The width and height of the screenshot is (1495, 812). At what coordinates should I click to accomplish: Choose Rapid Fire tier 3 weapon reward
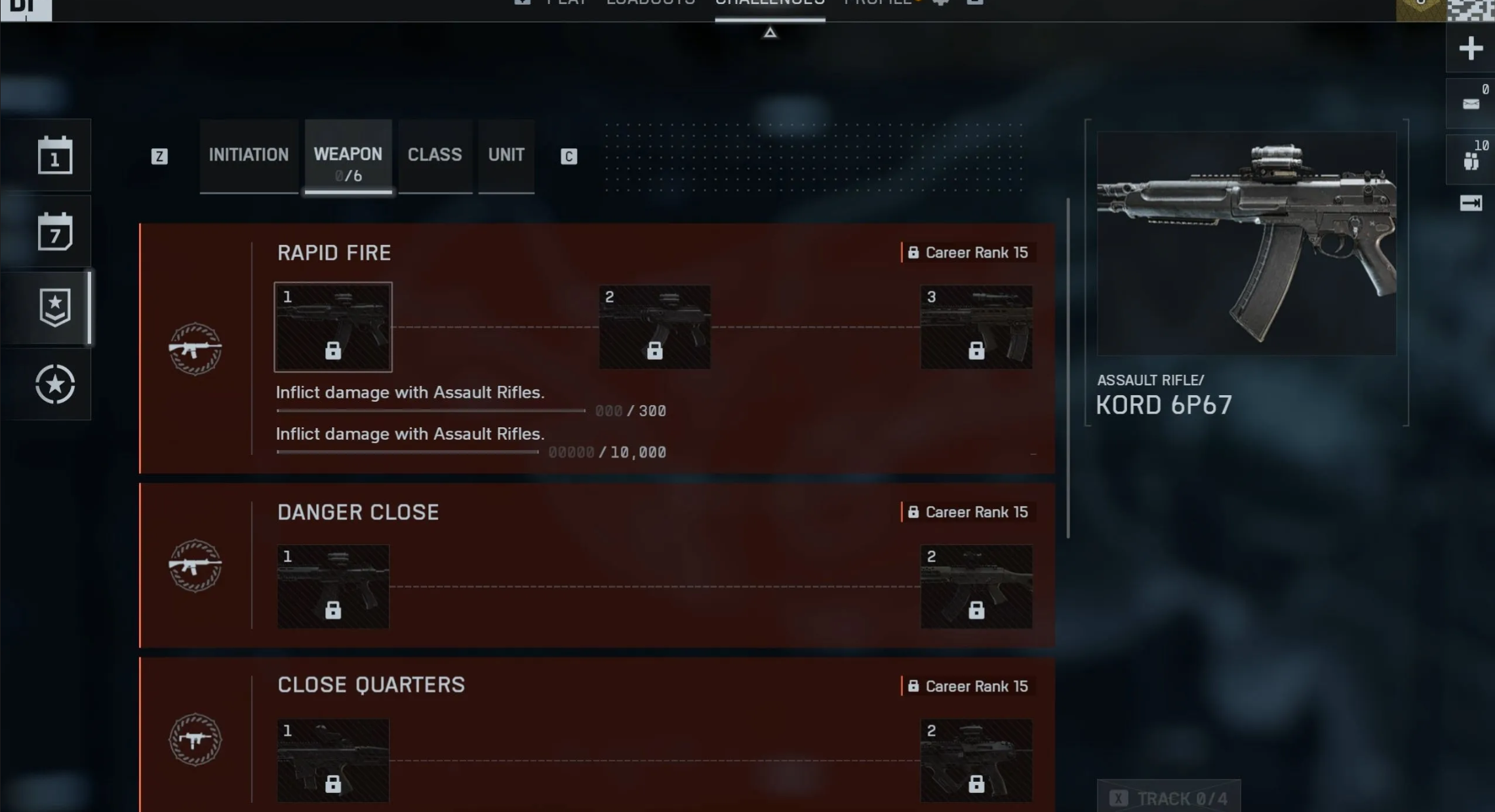976,327
